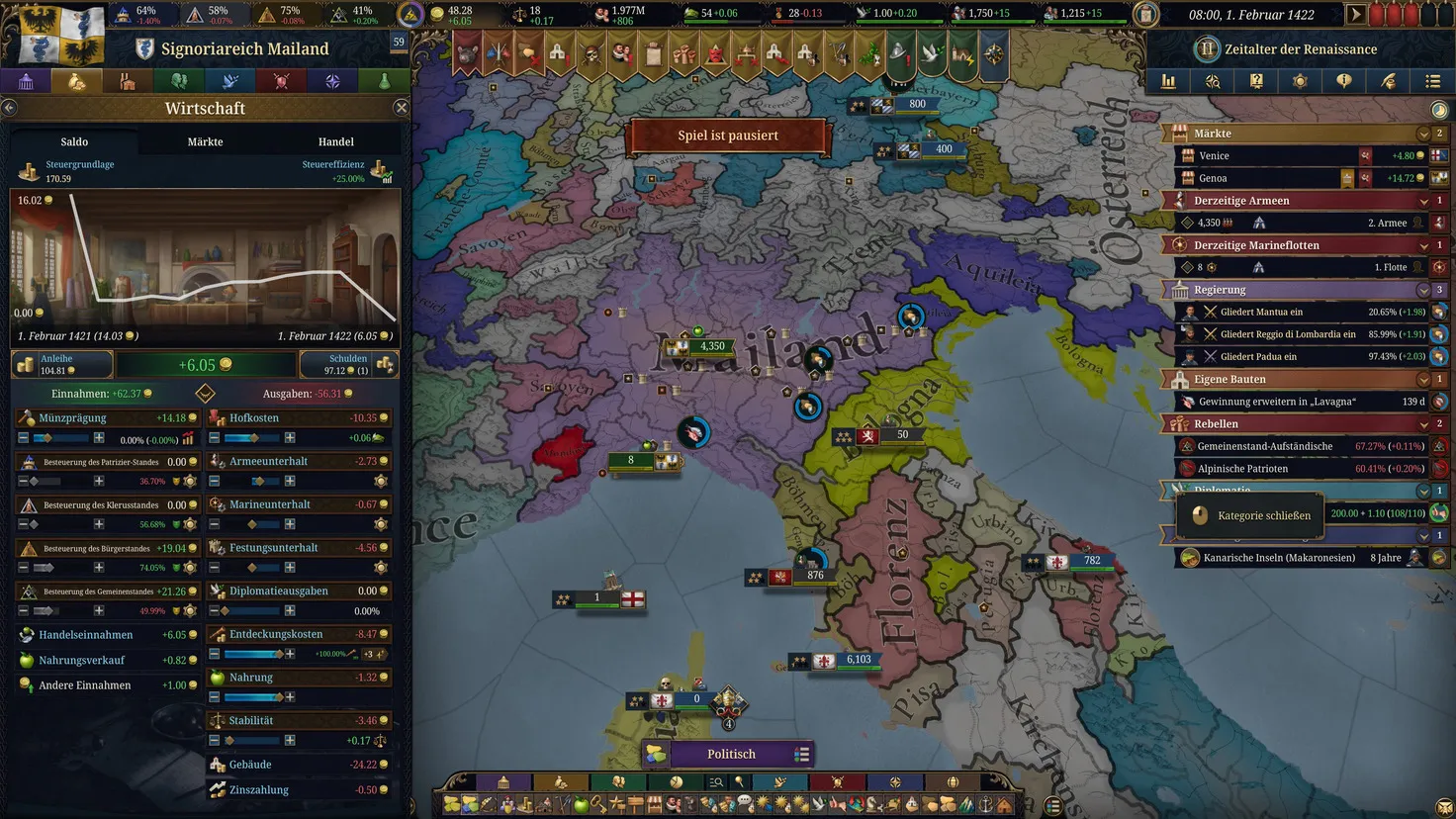This screenshot has height=819, width=1456.
Task: Decrease Stabilität spending with minus button
Action: [215, 740]
